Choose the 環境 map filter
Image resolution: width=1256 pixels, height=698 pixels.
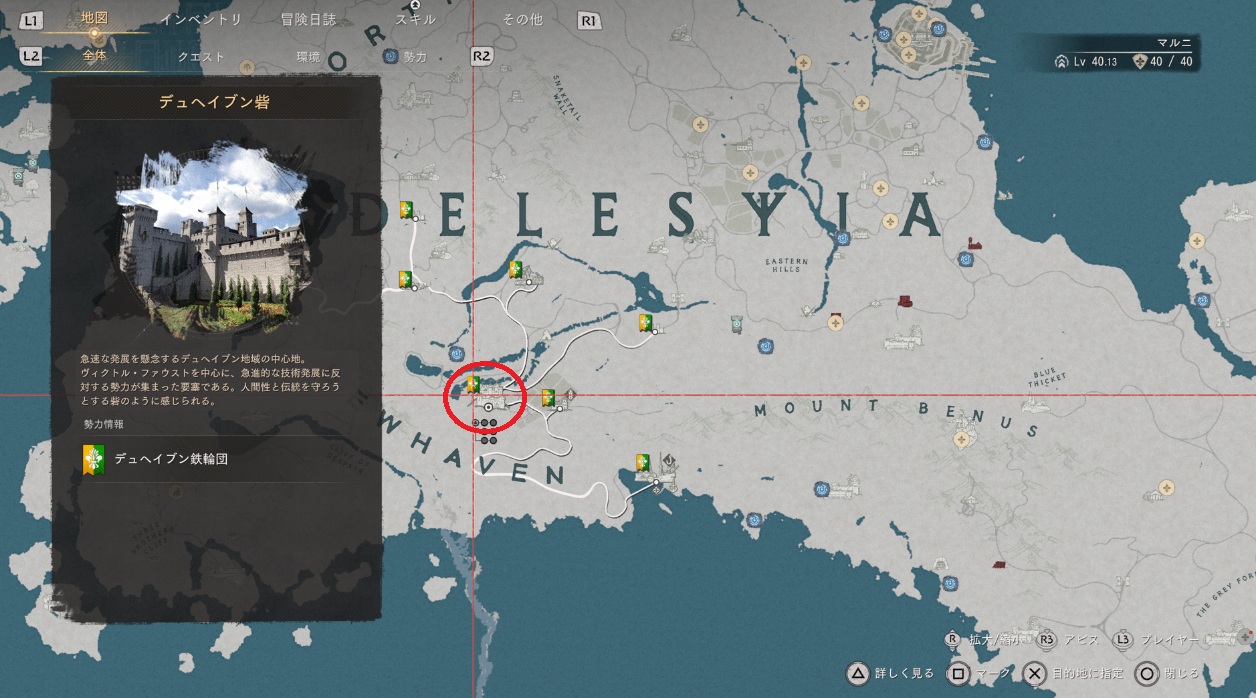pyautogui.click(x=308, y=57)
